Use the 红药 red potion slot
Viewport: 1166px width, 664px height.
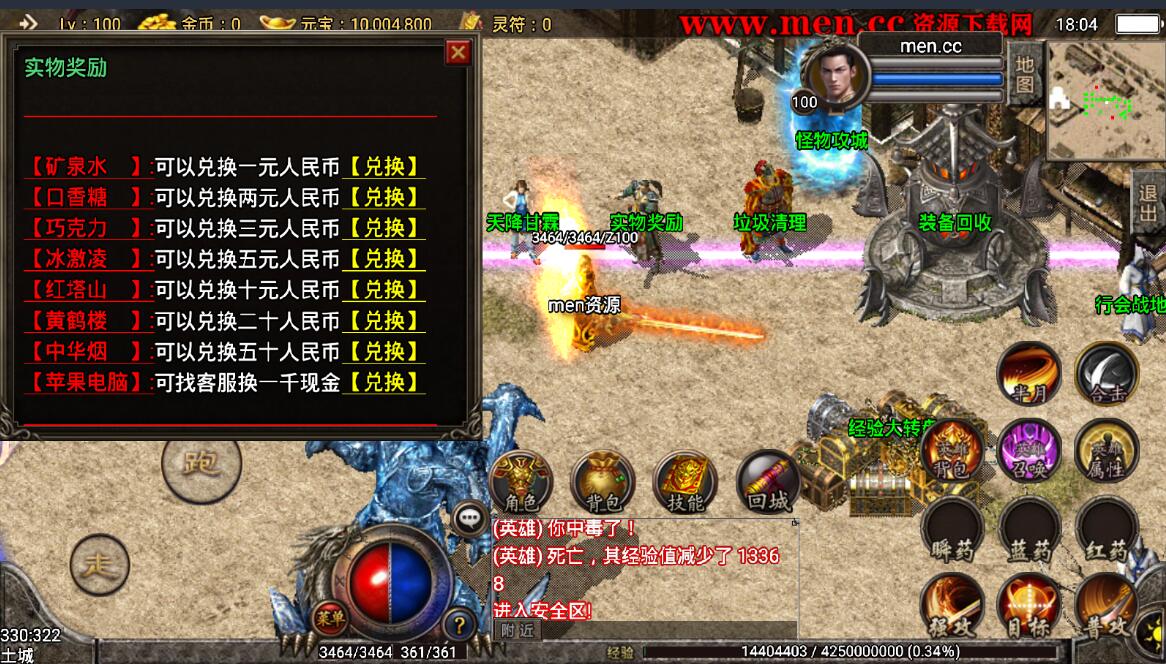1106,529
